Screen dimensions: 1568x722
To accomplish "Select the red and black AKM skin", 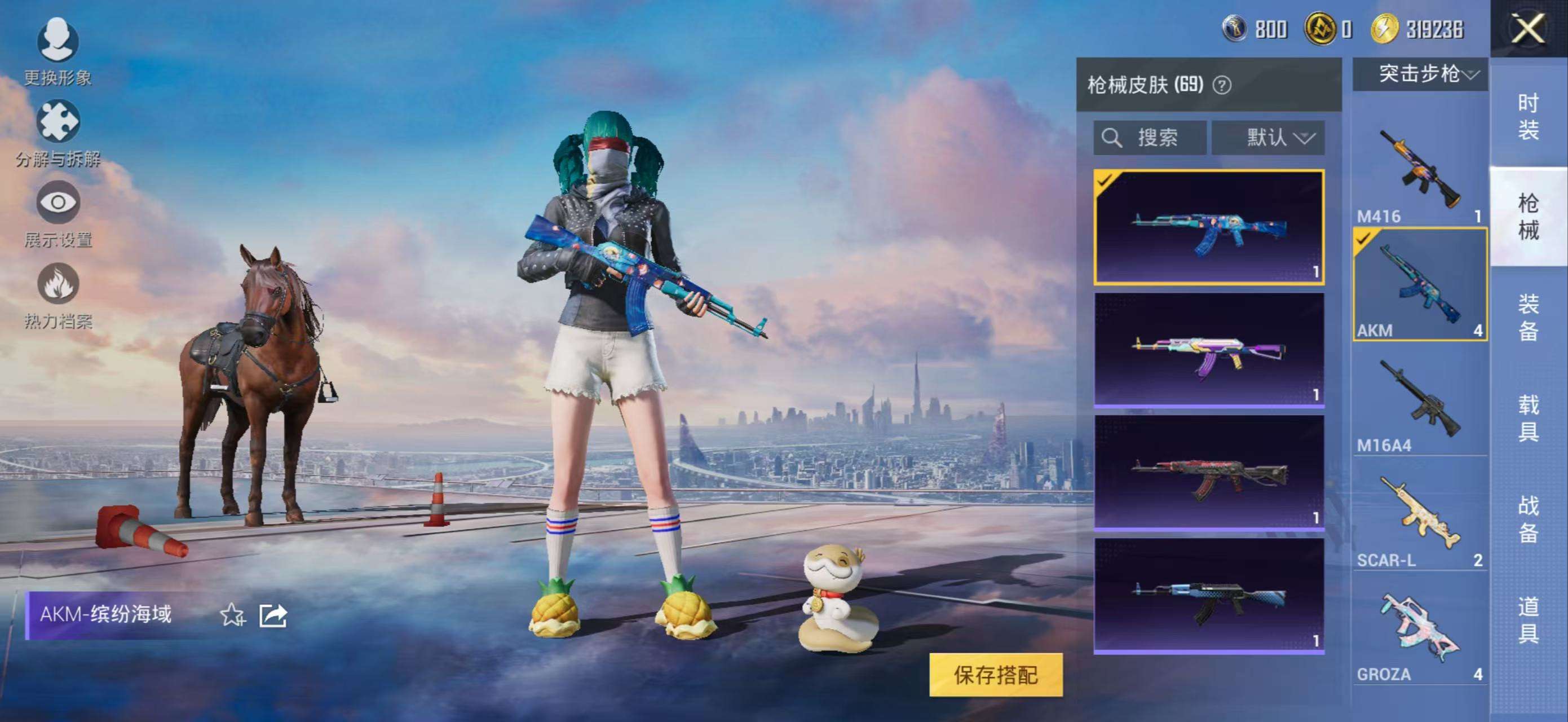I will pos(1208,473).
